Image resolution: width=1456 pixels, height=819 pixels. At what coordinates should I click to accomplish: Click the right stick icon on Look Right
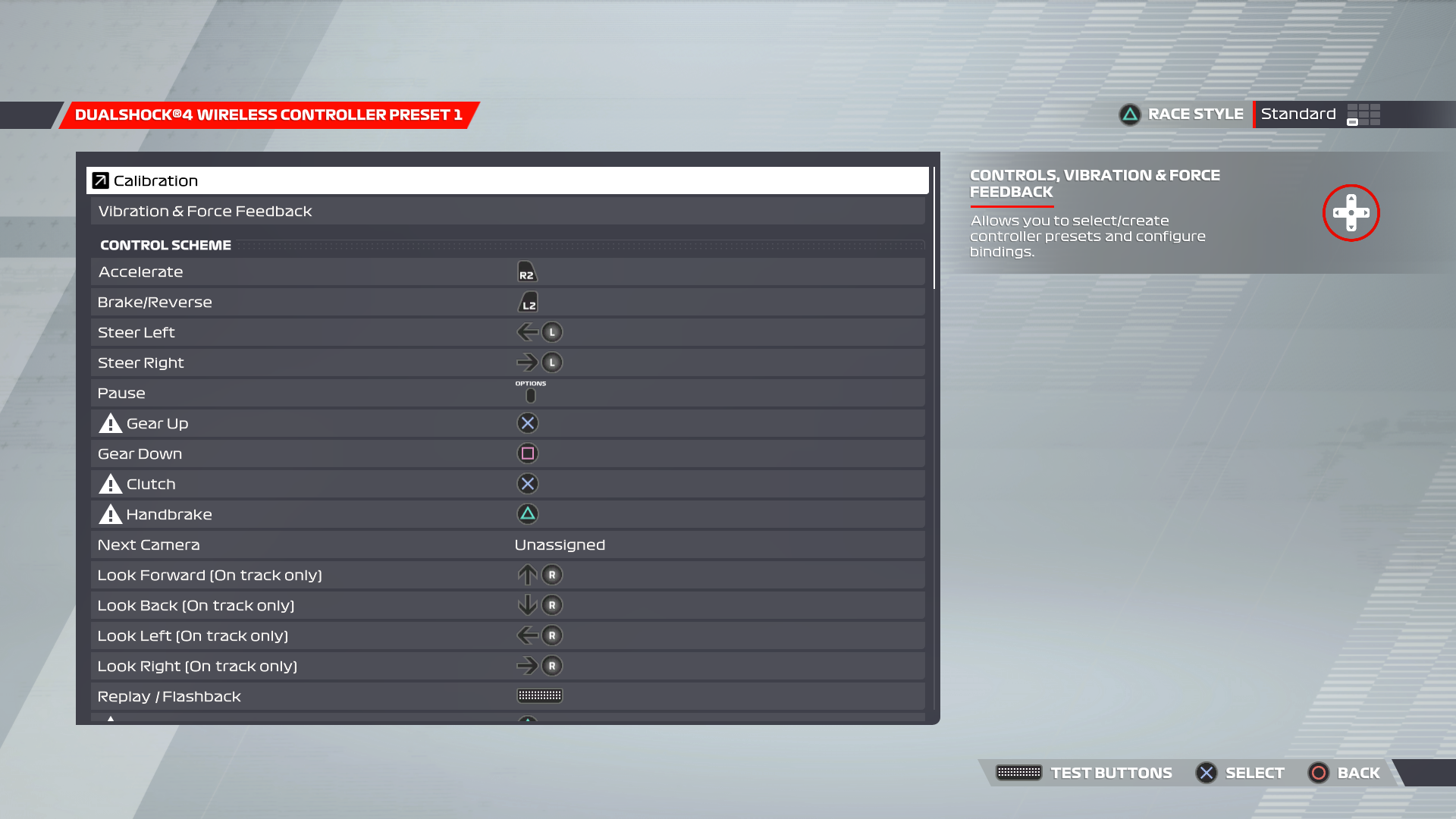click(x=551, y=666)
